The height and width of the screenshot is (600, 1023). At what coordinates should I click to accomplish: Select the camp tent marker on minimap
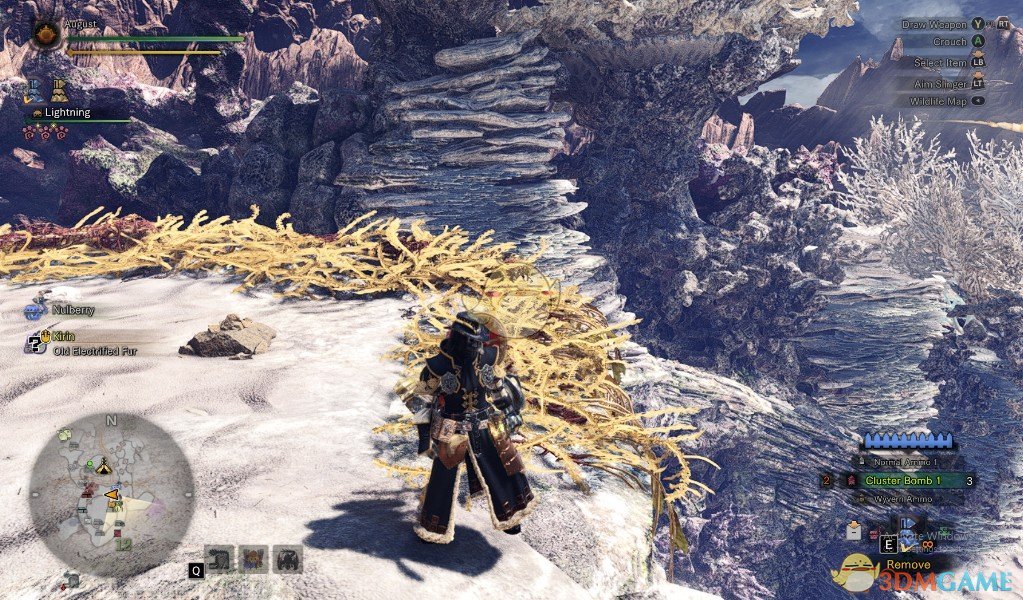click(103, 467)
